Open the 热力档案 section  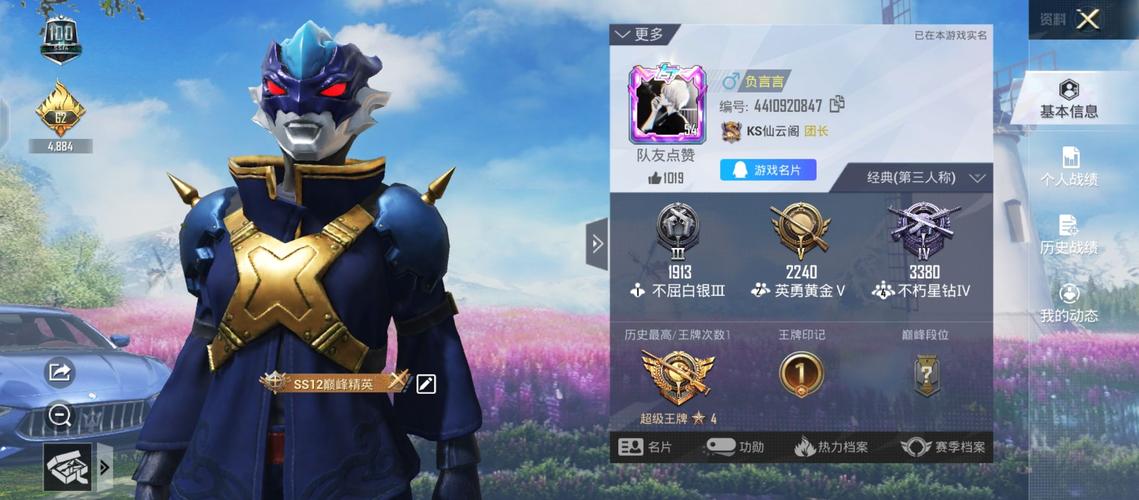point(831,447)
